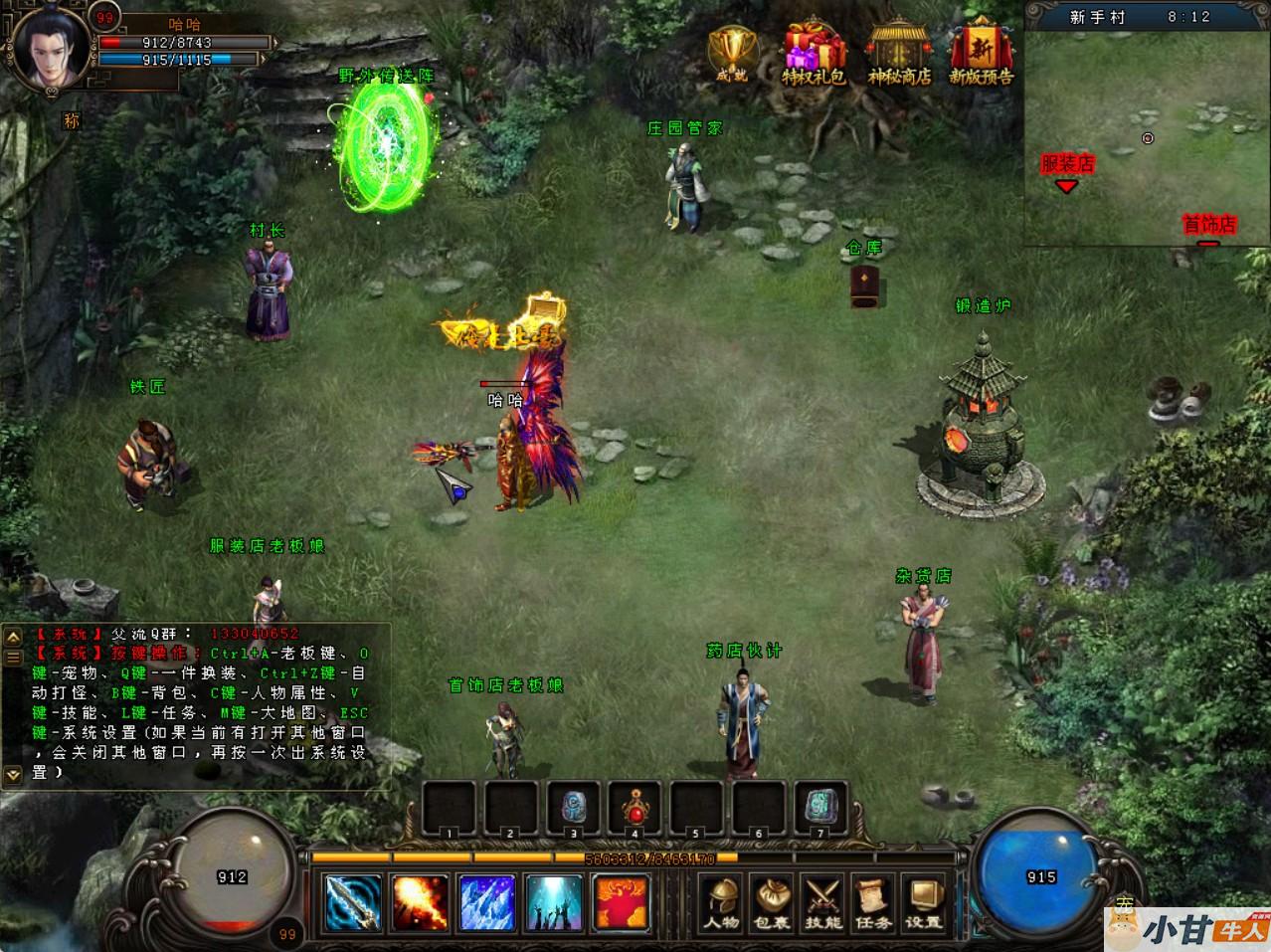Cast the fireball skill
The height and width of the screenshot is (952, 1271).
coord(420,902)
